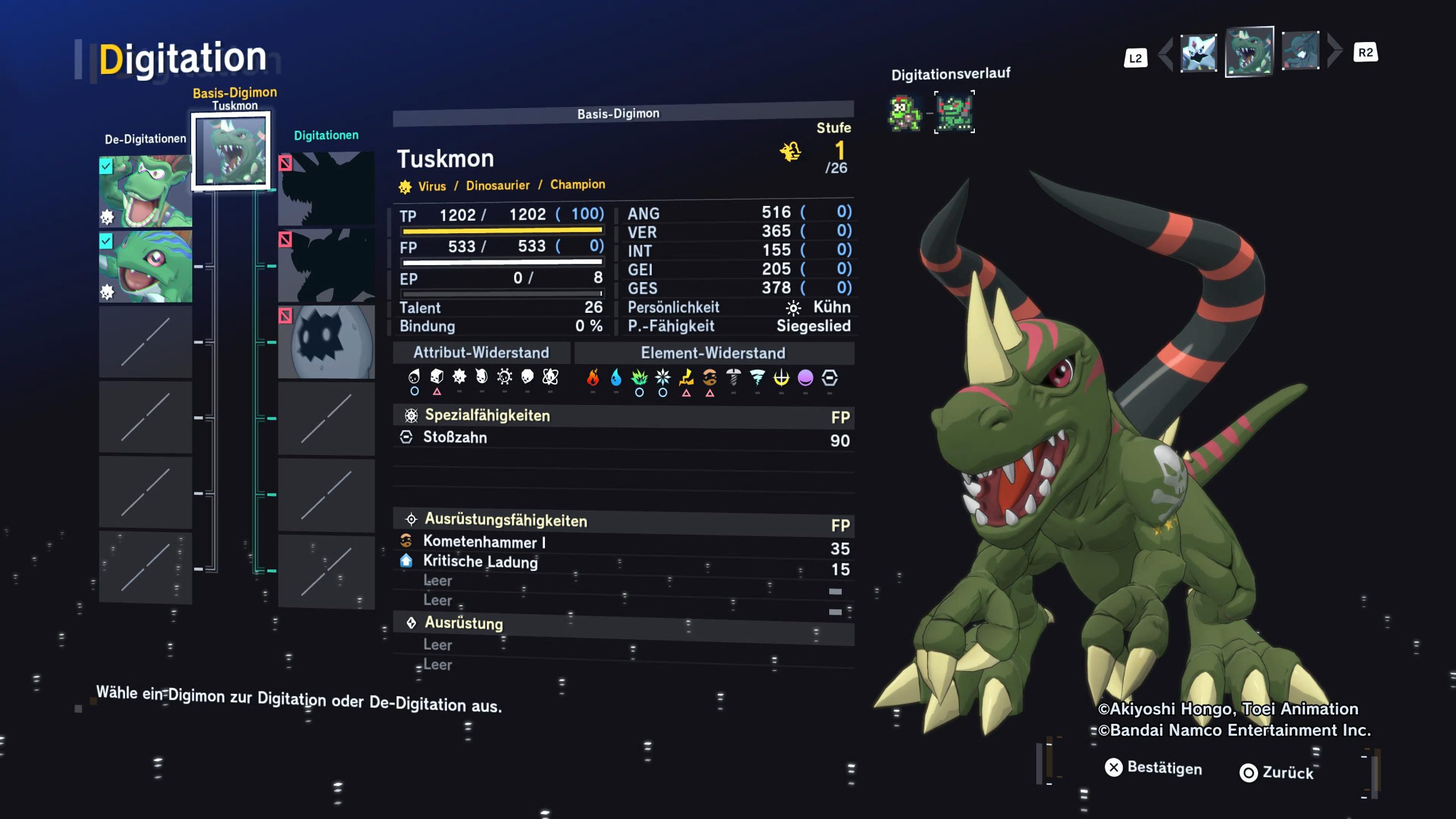The width and height of the screenshot is (1456, 819).
Task: Select the Stoßzahn special skill row
Action: [623, 438]
